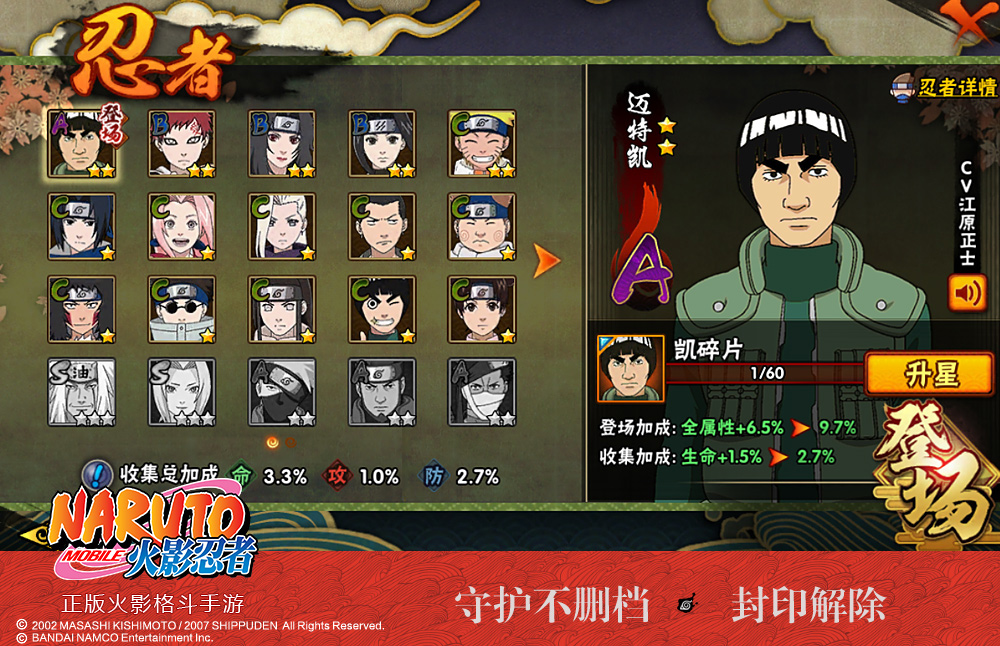Pick the Sasuke ninja portrait
Viewport: 1000px width, 646px height.
click(x=82, y=227)
